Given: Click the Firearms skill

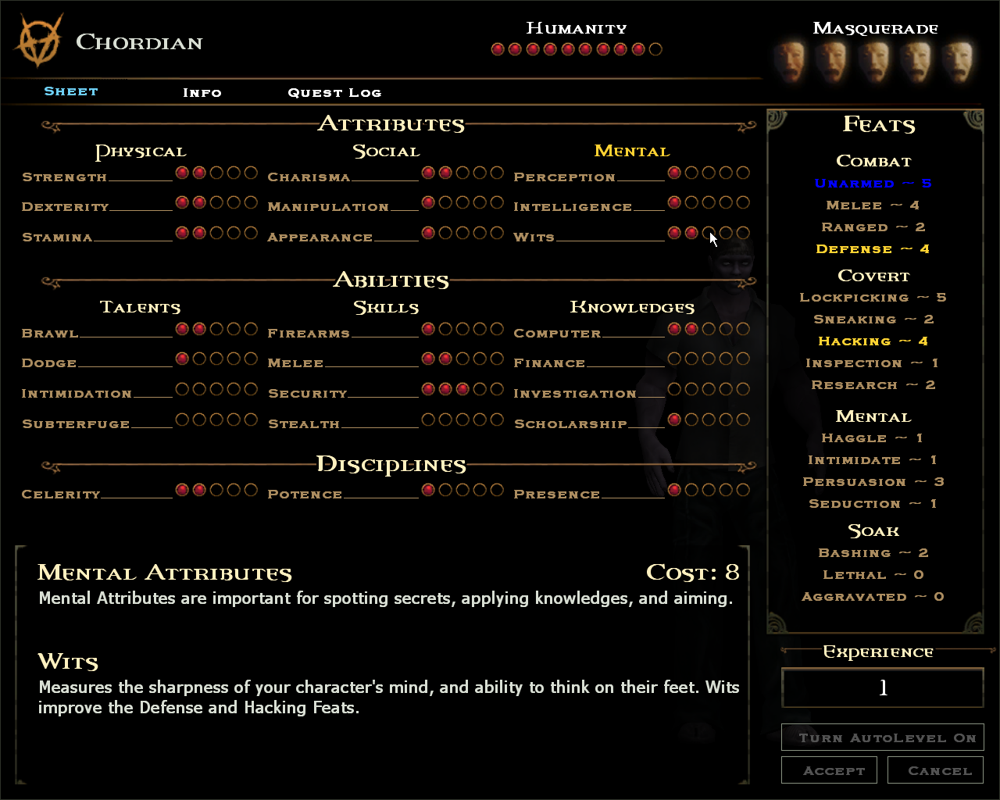Looking at the screenshot, I should tap(309, 333).
